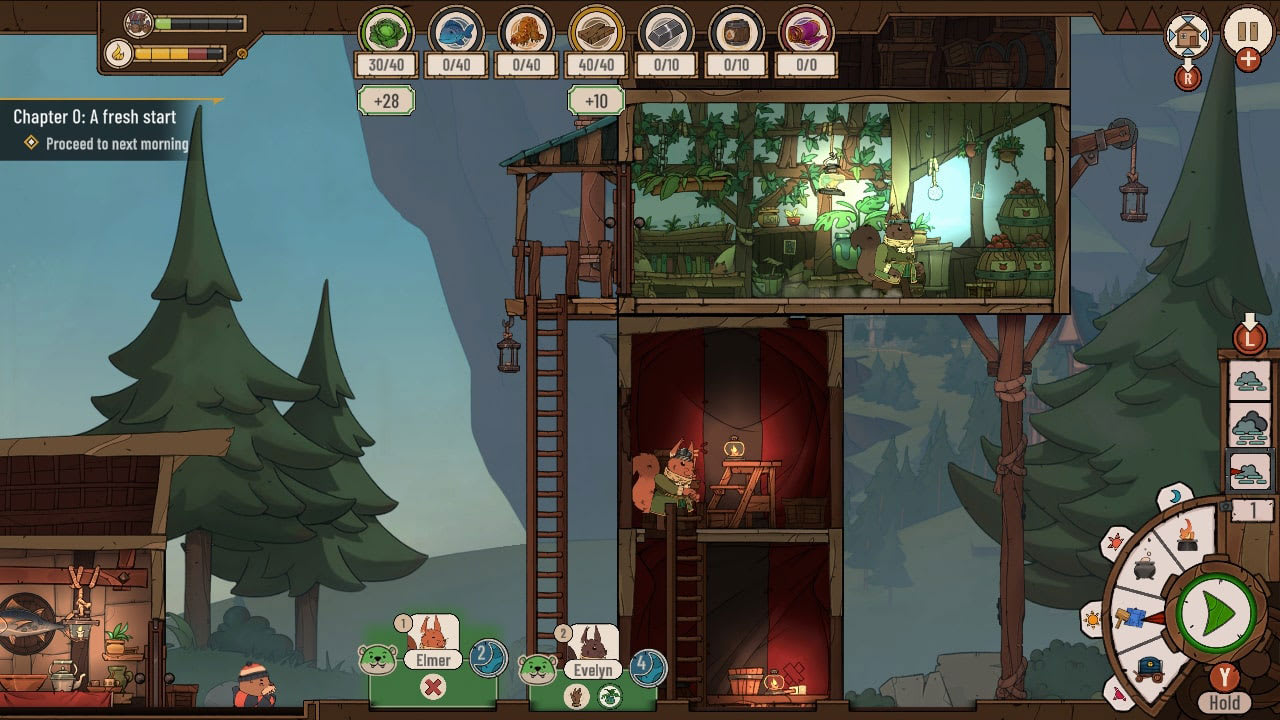The height and width of the screenshot is (720, 1280).
Task: Check the fish stock icon showing 0/40
Action: point(455,33)
